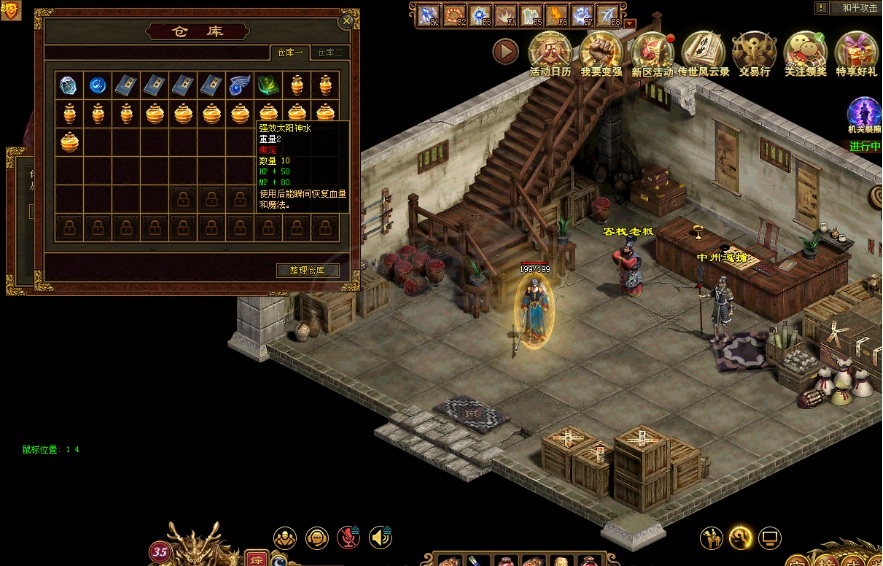This screenshot has width=883, height=566.
Task: Toggle the speaker sound icon
Action: [x=380, y=538]
